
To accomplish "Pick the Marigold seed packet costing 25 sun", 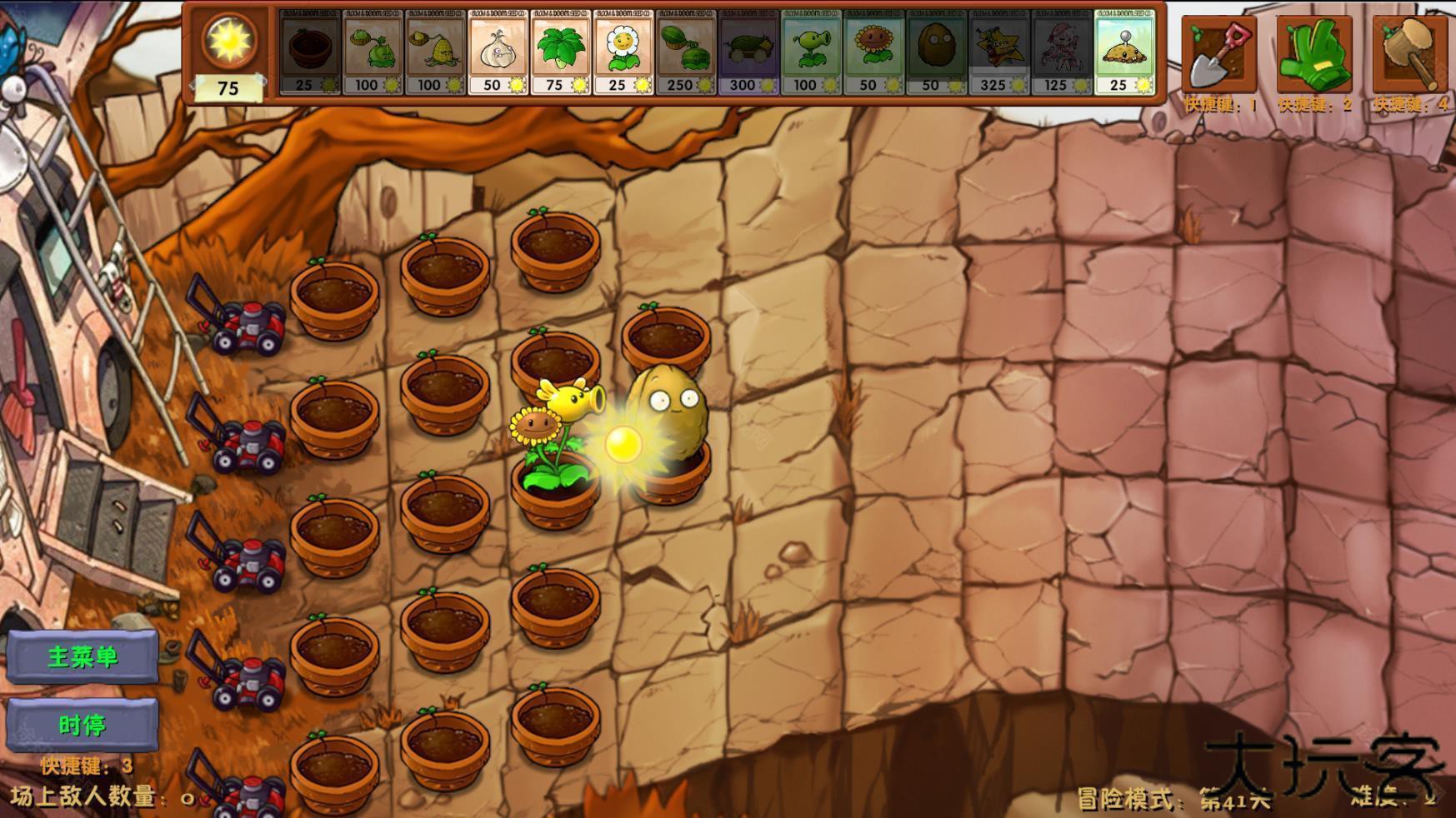I will click(x=623, y=50).
